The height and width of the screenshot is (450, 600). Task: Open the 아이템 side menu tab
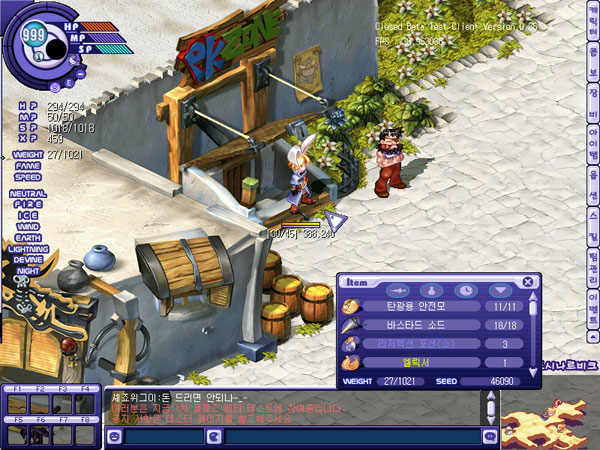pyautogui.click(x=592, y=142)
